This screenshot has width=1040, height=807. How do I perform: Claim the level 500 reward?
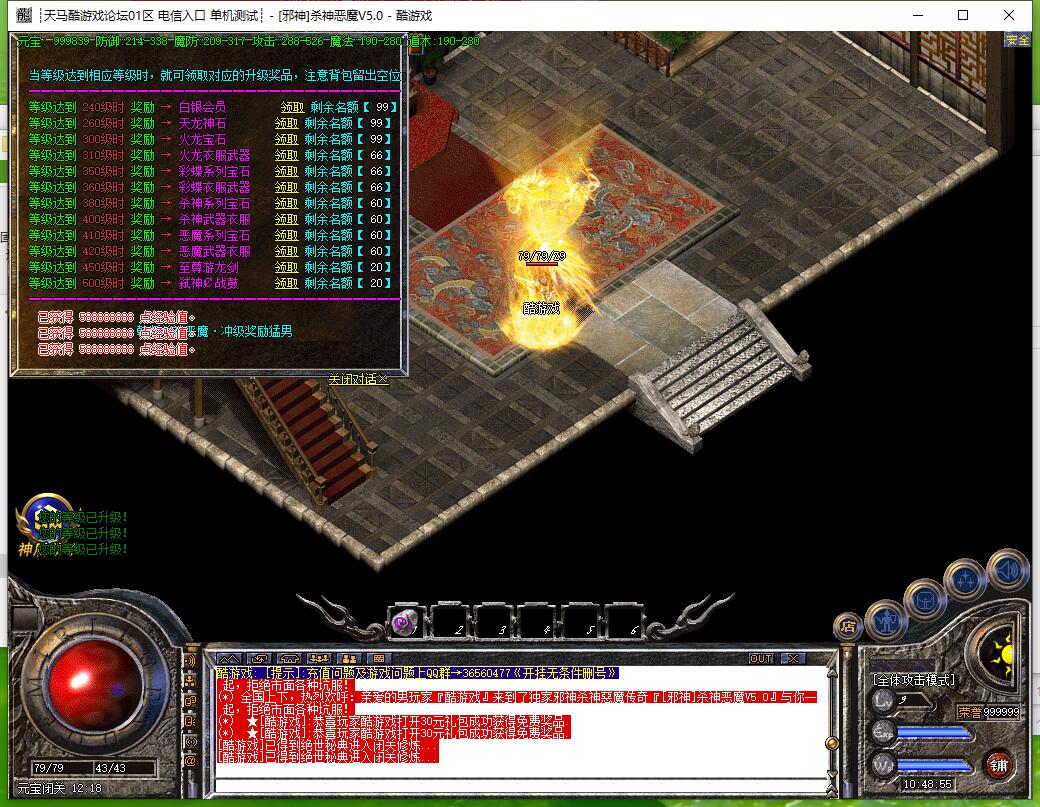tap(287, 283)
